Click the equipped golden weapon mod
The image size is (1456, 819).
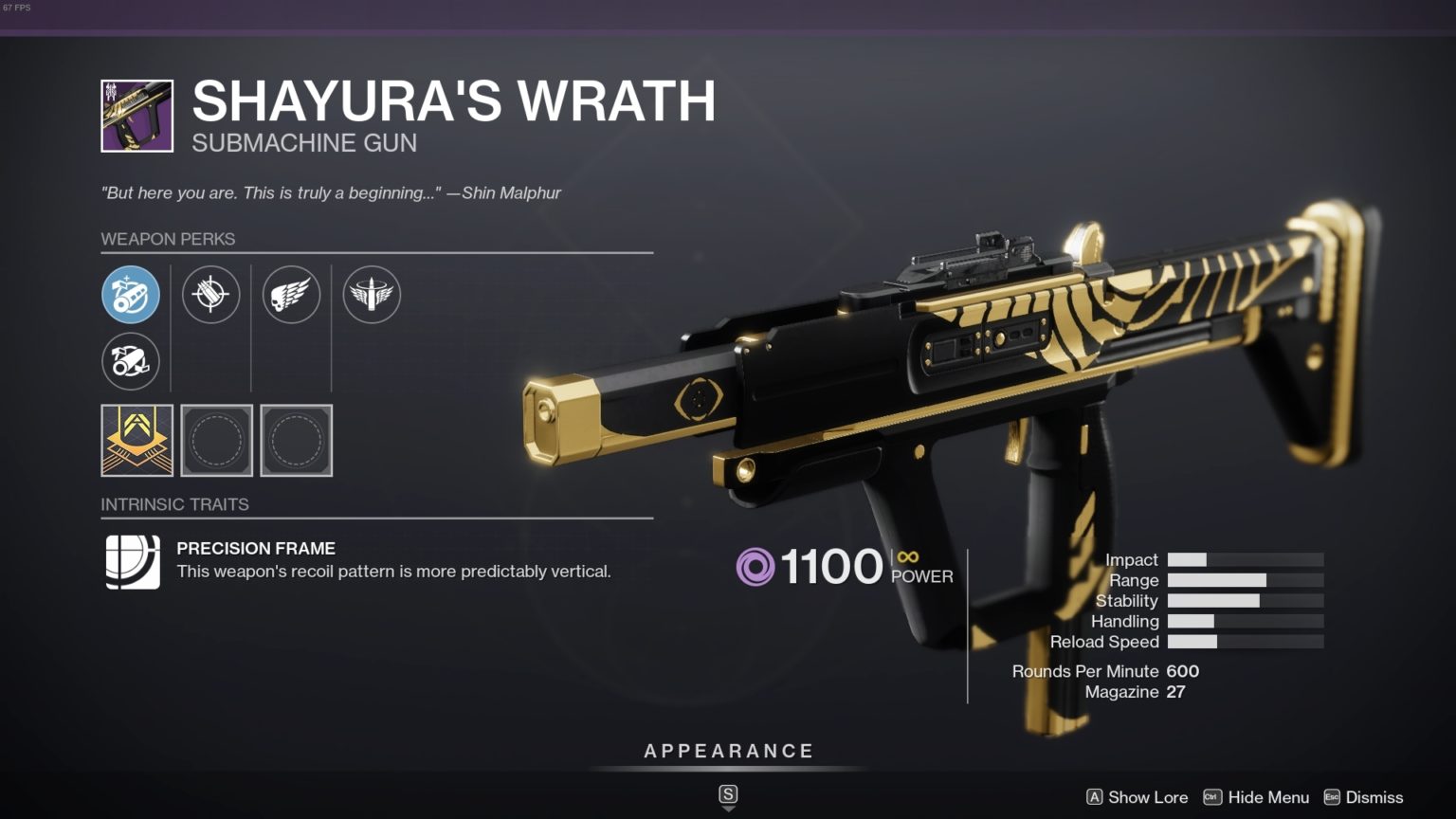[136, 440]
